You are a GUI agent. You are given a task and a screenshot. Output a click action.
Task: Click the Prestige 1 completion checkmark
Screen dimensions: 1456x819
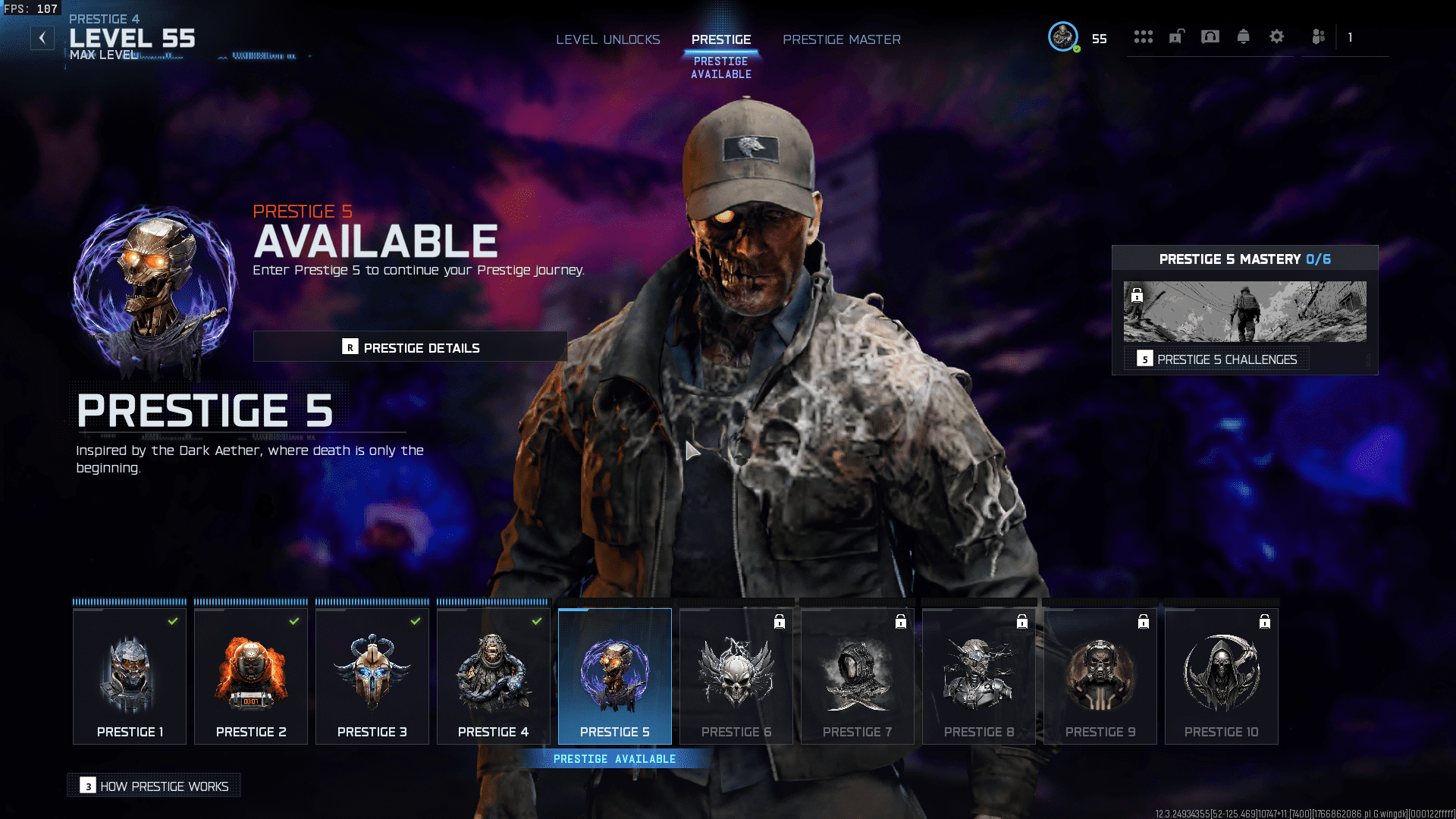point(173,621)
